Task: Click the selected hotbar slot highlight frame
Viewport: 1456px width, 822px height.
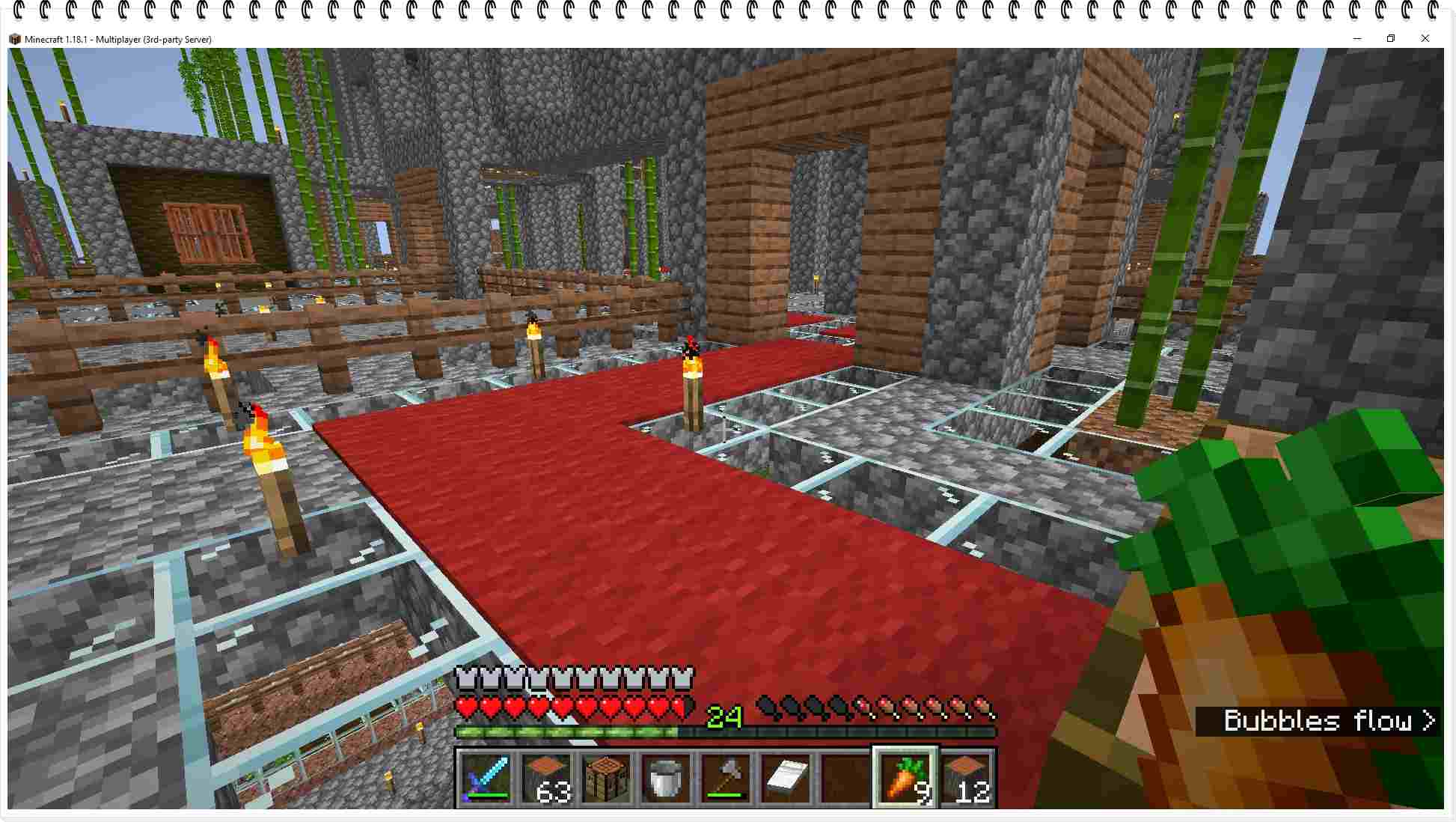Action: coord(904,752)
